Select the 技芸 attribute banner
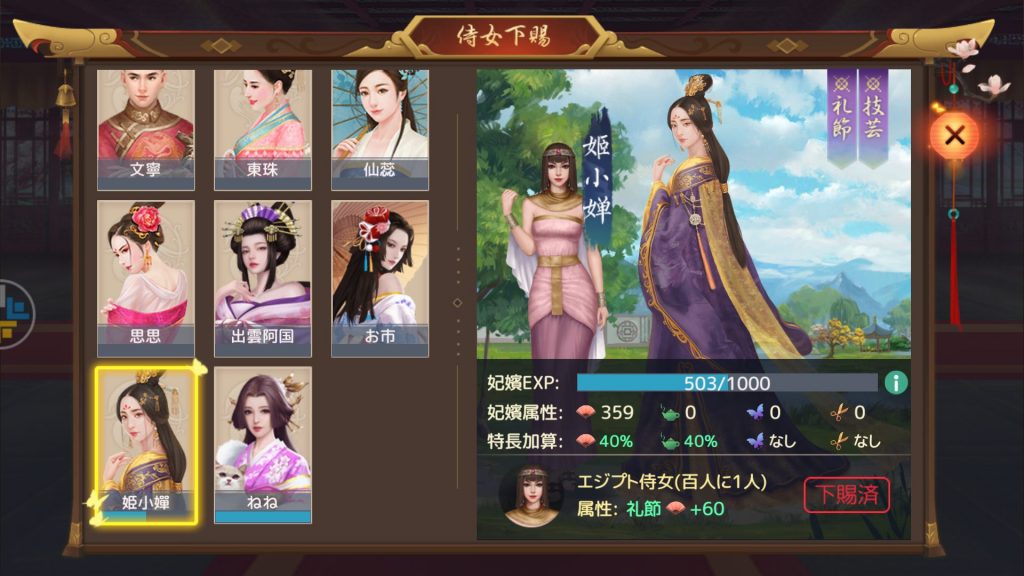This screenshot has width=1024, height=576. (x=873, y=115)
